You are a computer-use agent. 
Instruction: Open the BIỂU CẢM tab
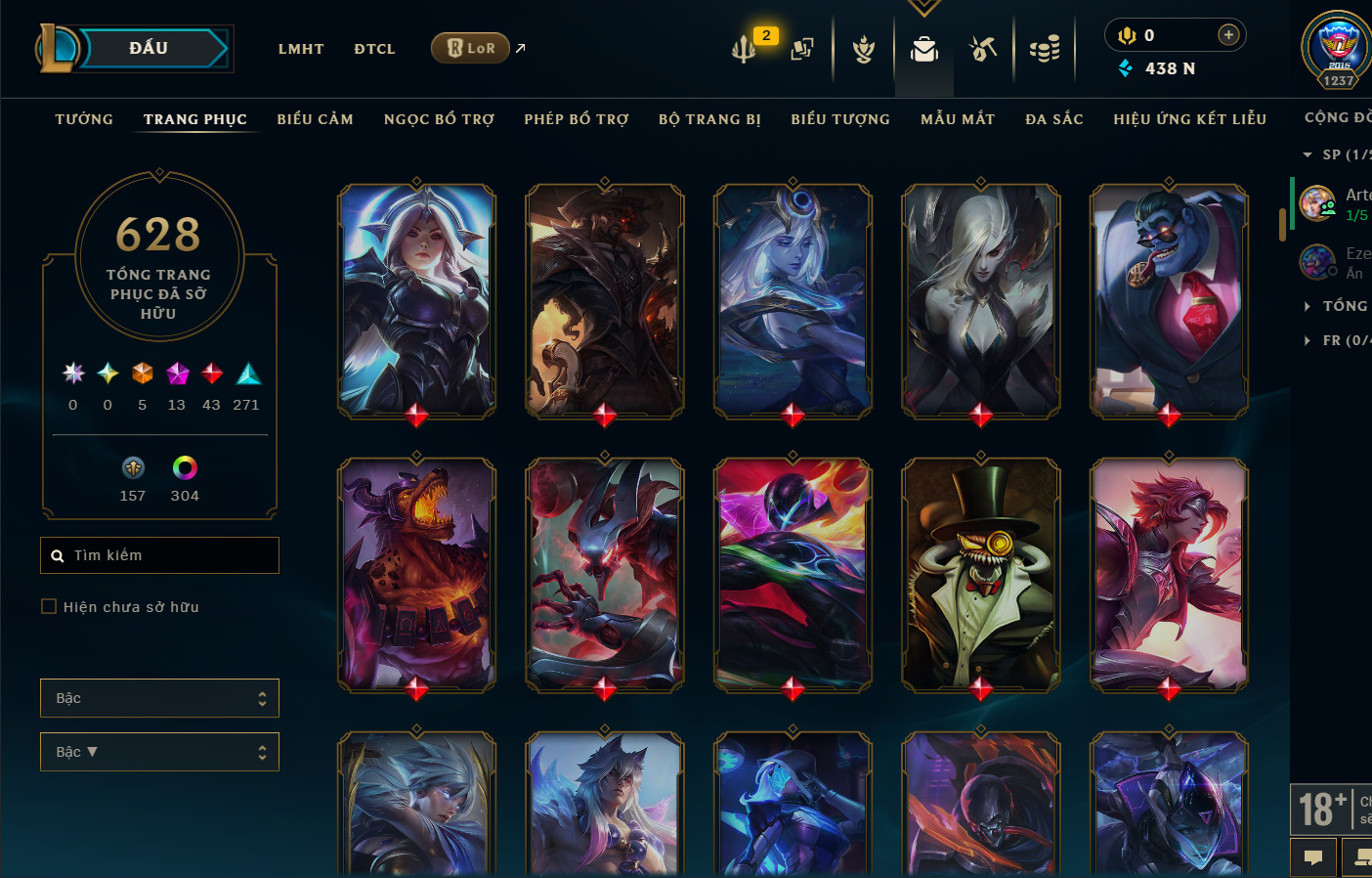[315, 119]
